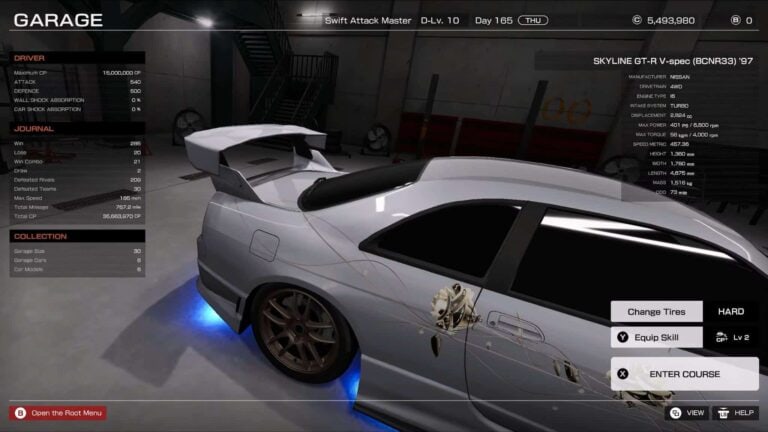Click the Enter Course button

coord(684,374)
